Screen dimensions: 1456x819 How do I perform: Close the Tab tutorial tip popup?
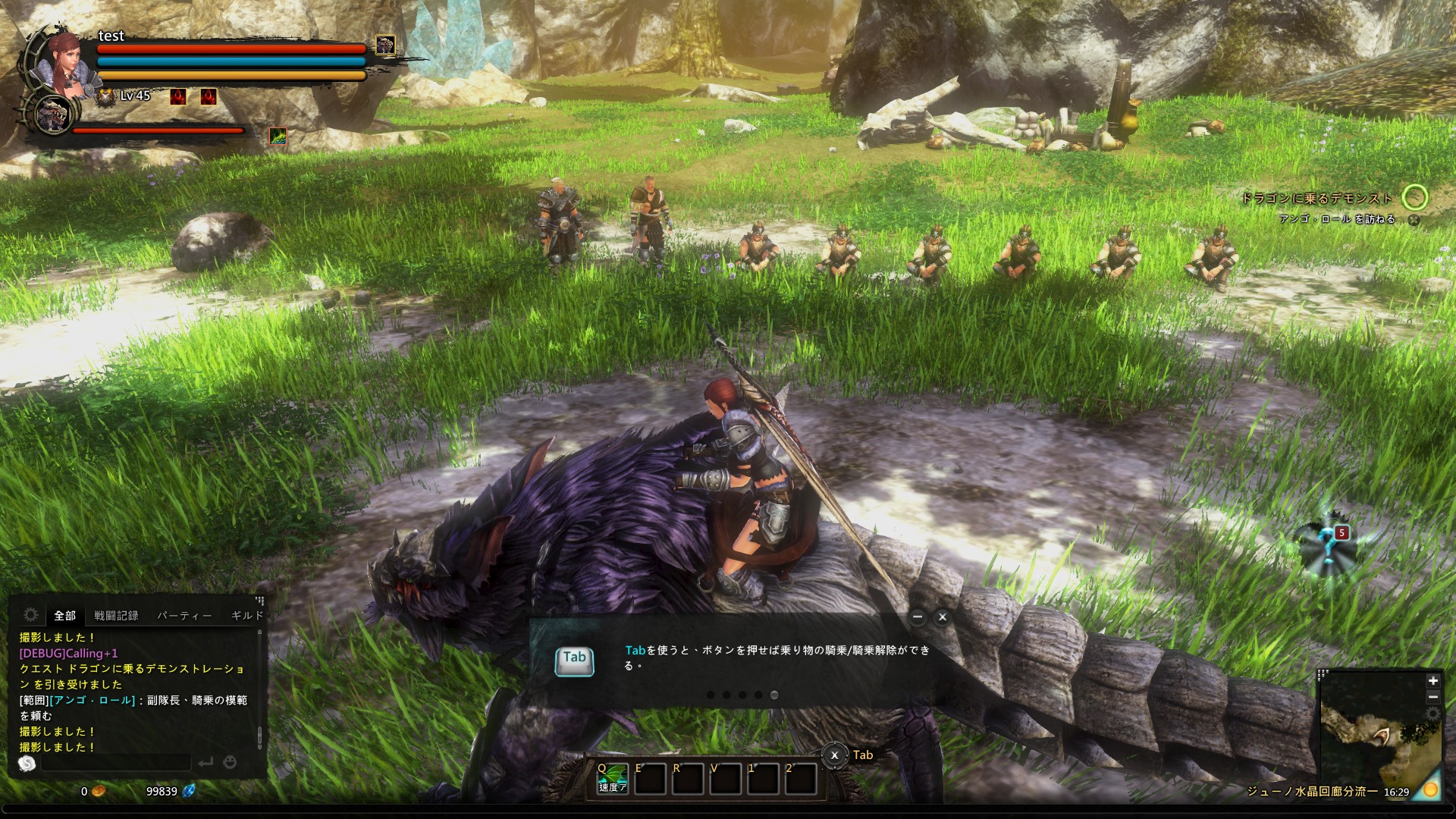point(943,617)
